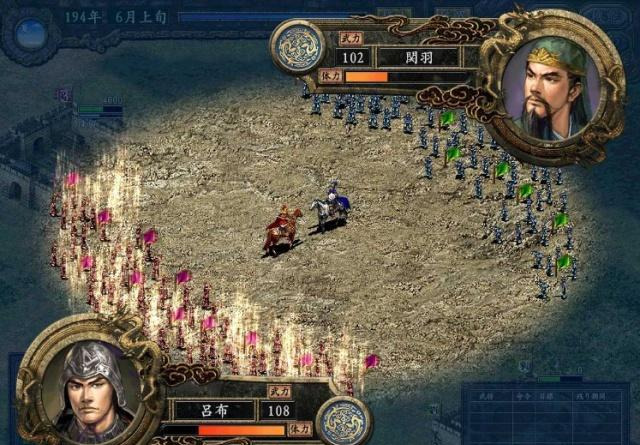
Task: Click the dragon emblem beside Guan Yu's stats
Action: [298, 48]
